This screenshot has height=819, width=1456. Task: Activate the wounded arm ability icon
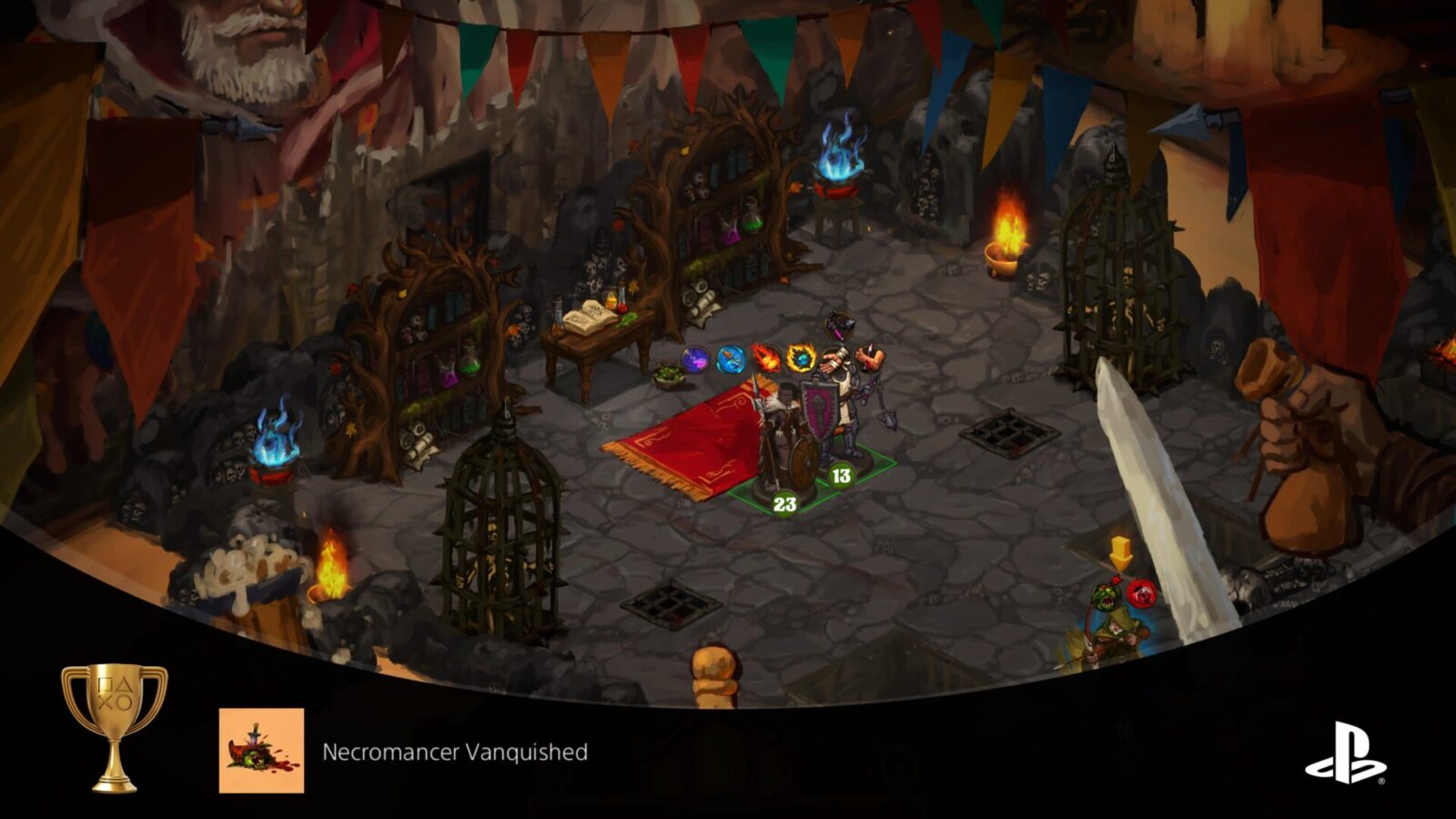tap(867, 357)
